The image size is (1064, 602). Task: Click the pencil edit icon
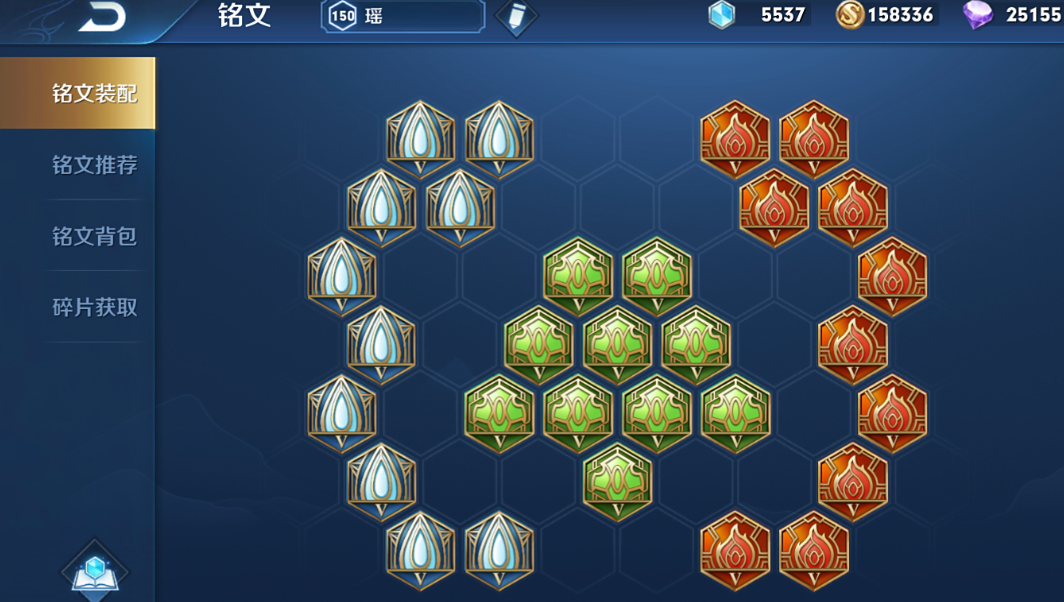coord(516,17)
